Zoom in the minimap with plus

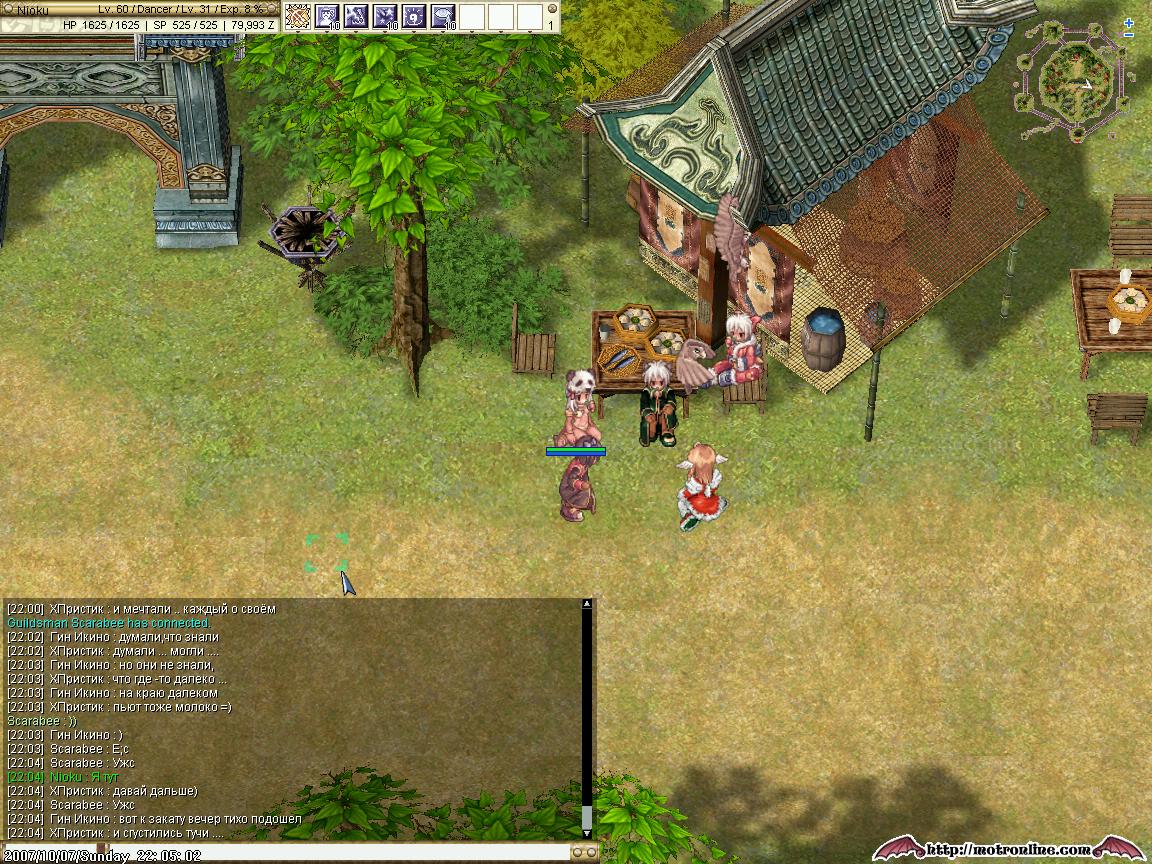(x=1129, y=22)
